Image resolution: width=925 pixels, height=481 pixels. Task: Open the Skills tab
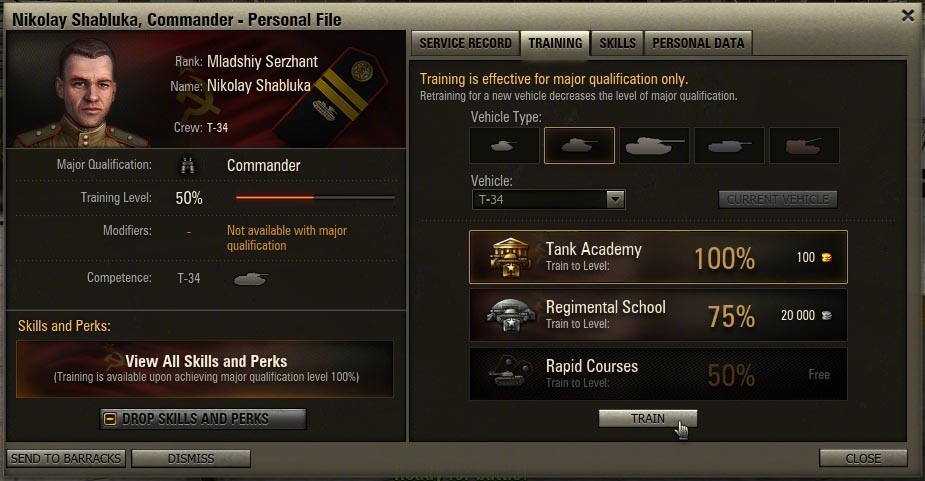coord(617,43)
